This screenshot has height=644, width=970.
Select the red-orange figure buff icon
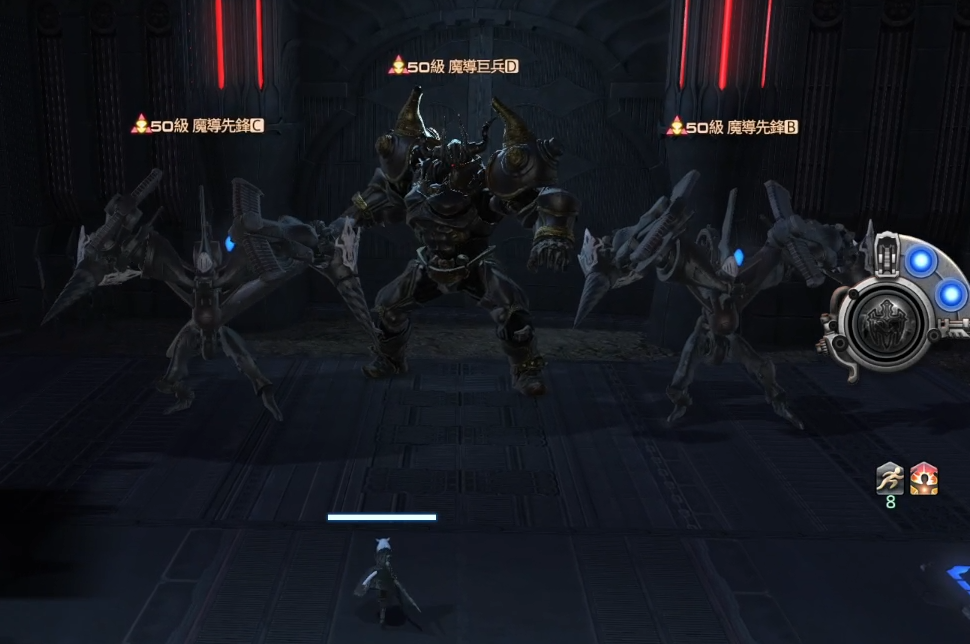(924, 479)
